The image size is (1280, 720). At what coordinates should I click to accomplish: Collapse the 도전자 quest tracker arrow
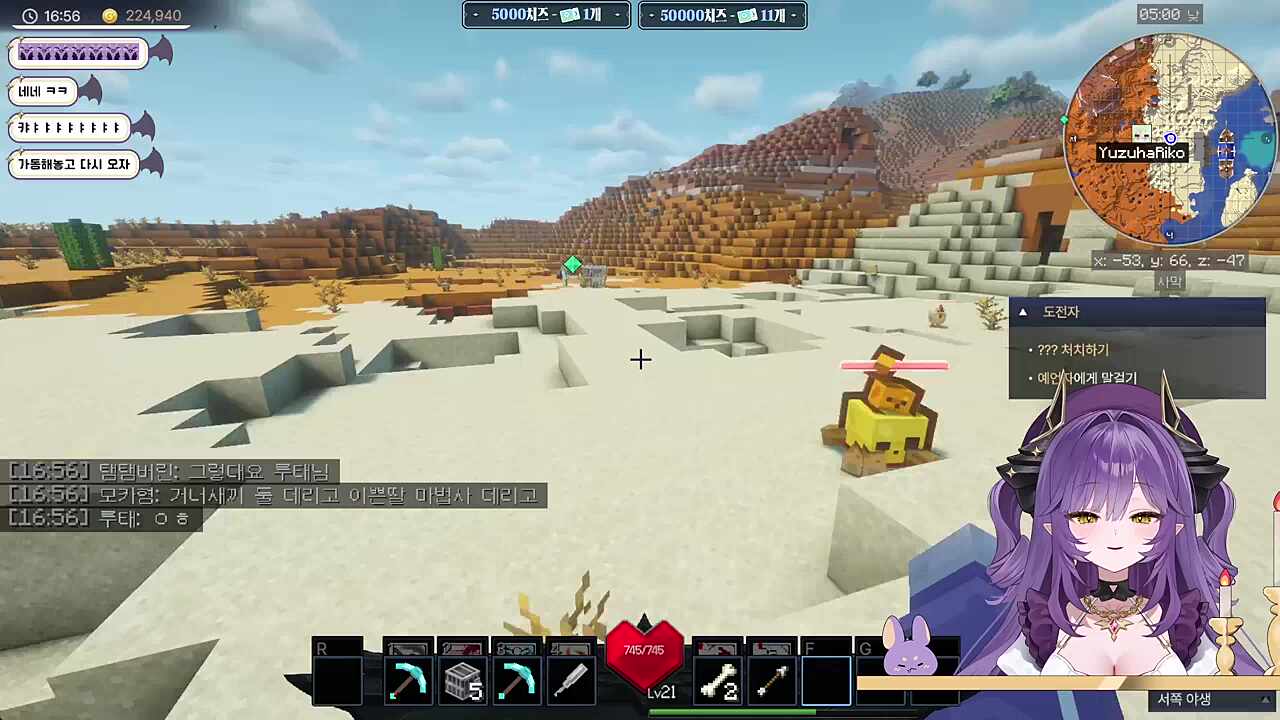point(1022,312)
